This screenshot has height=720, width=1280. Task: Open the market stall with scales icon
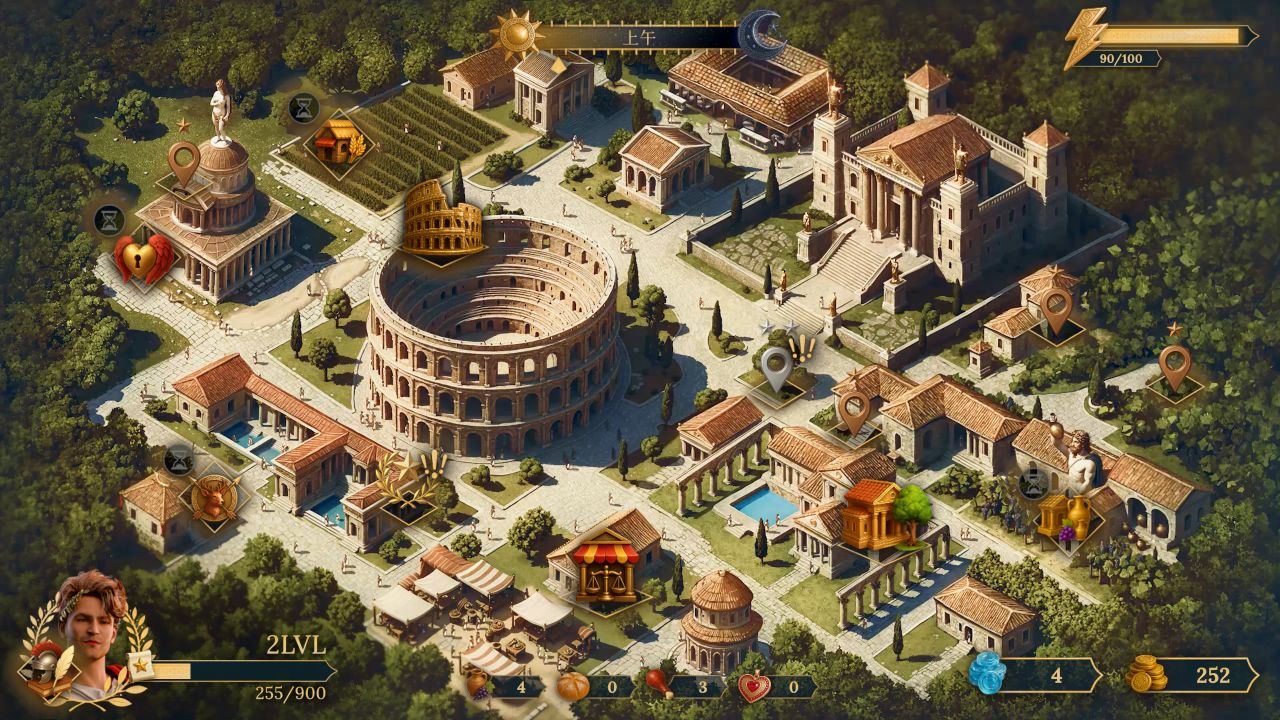pos(606,570)
